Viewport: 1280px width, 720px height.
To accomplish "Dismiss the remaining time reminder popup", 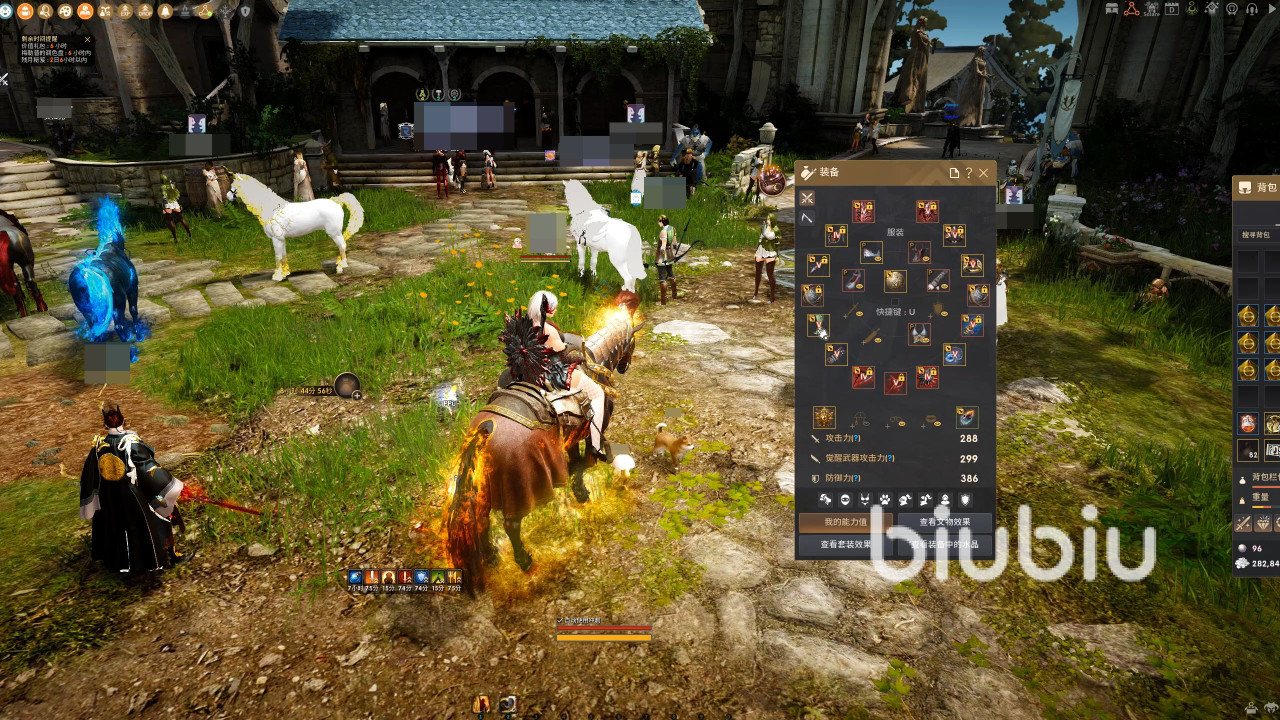I will tap(87, 40).
